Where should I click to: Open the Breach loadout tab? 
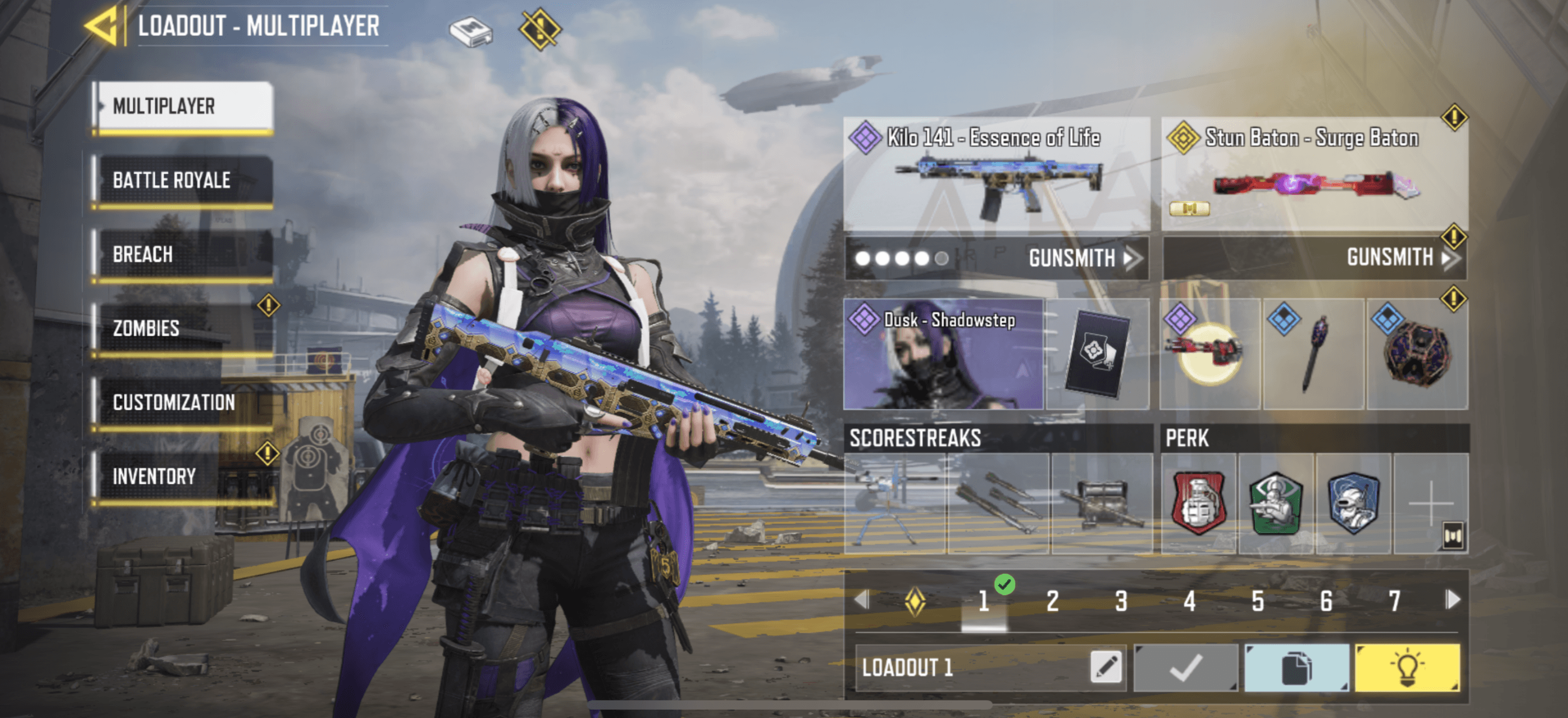(183, 255)
